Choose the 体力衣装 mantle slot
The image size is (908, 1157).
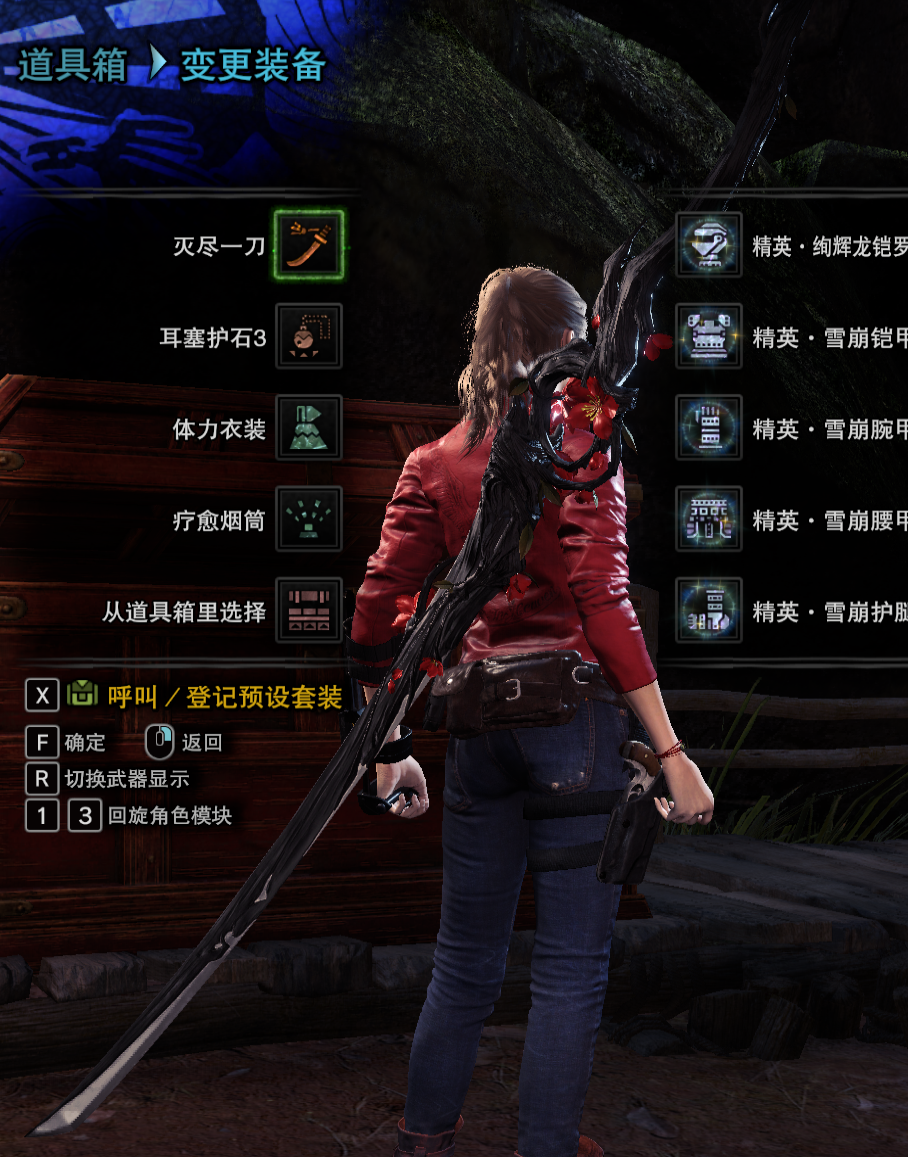coord(308,428)
